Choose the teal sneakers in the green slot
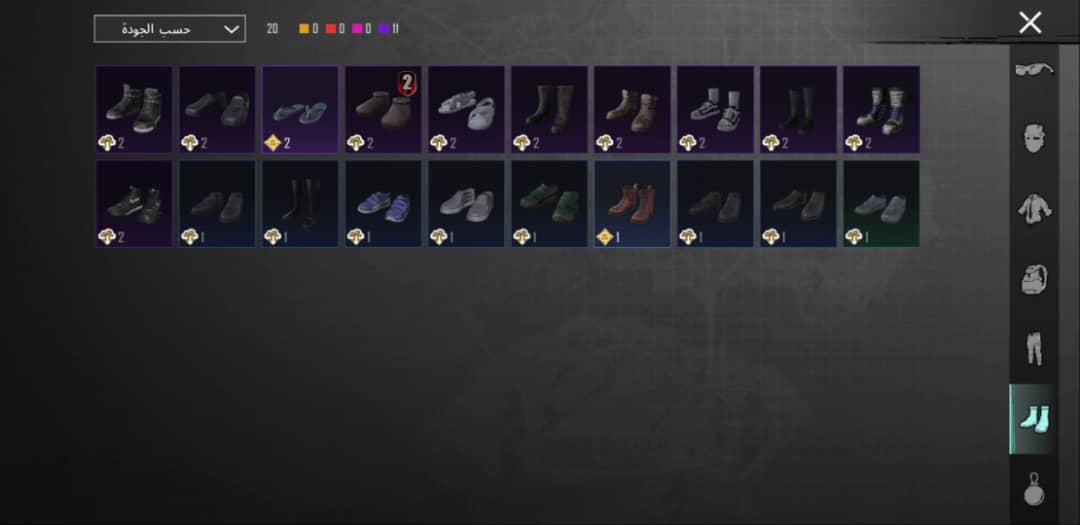1080x525 pixels. point(881,204)
